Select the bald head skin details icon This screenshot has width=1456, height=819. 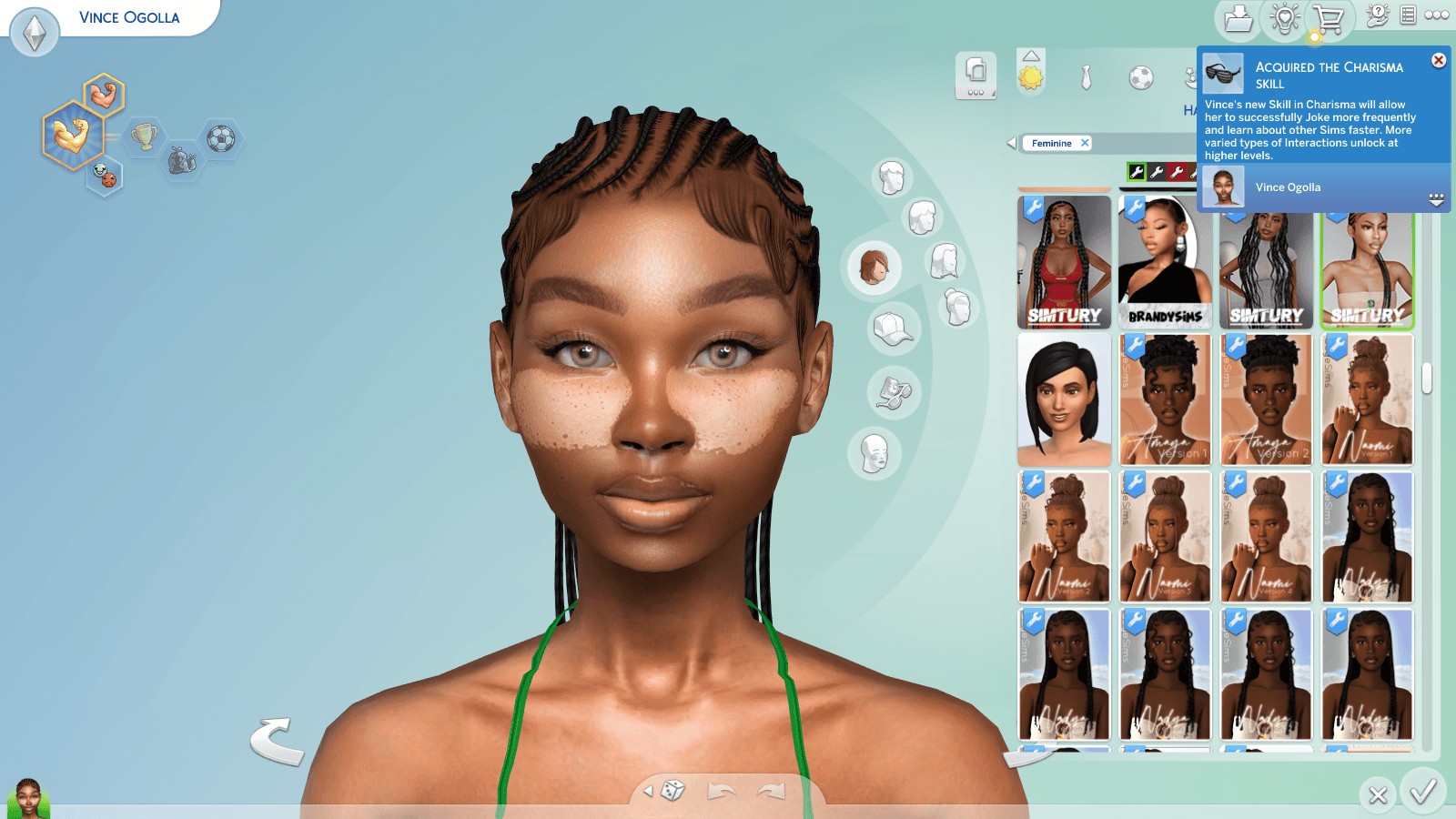tap(874, 452)
